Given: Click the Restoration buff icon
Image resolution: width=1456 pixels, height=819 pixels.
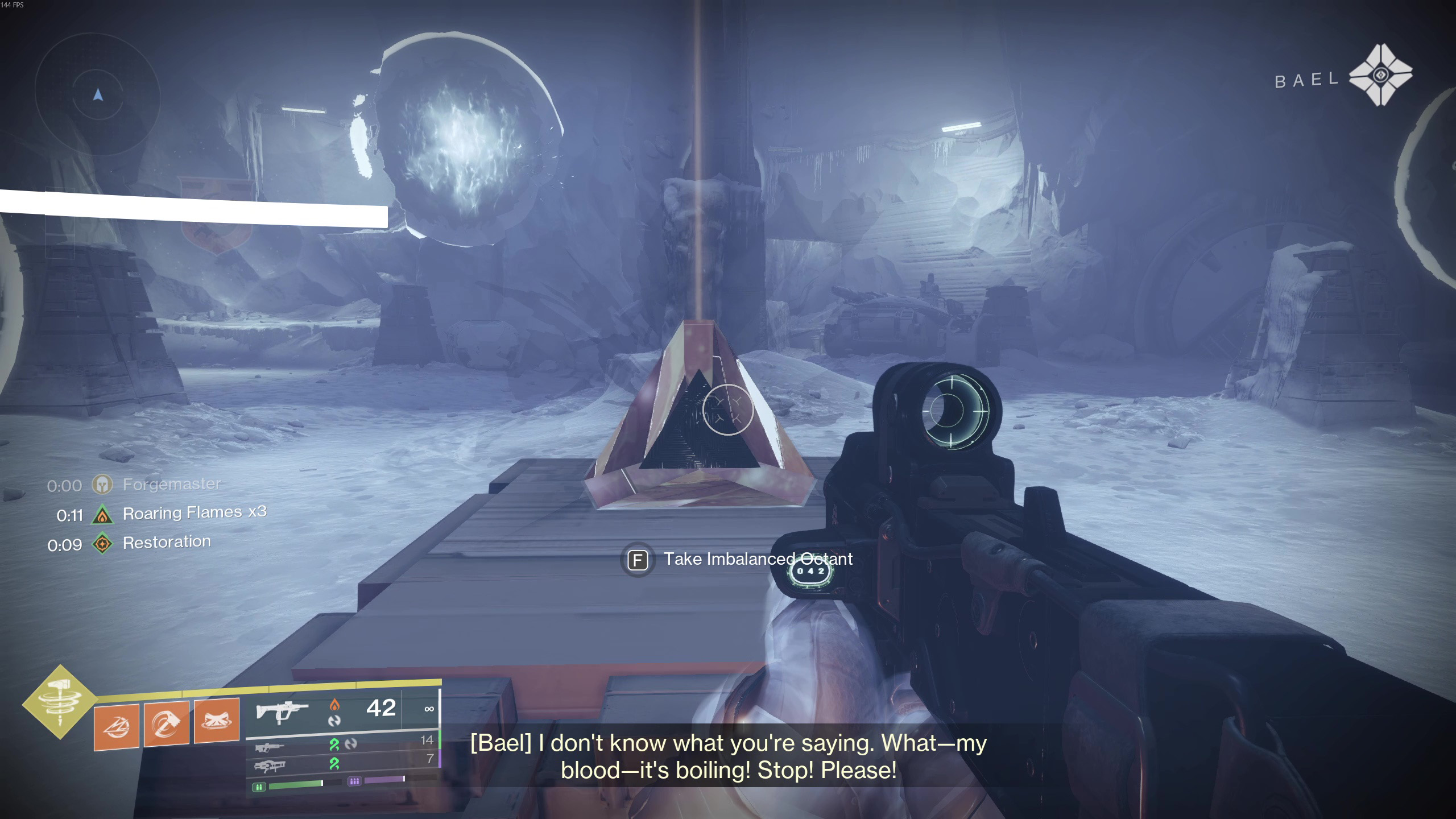Looking at the screenshot, I should point(102,544).
